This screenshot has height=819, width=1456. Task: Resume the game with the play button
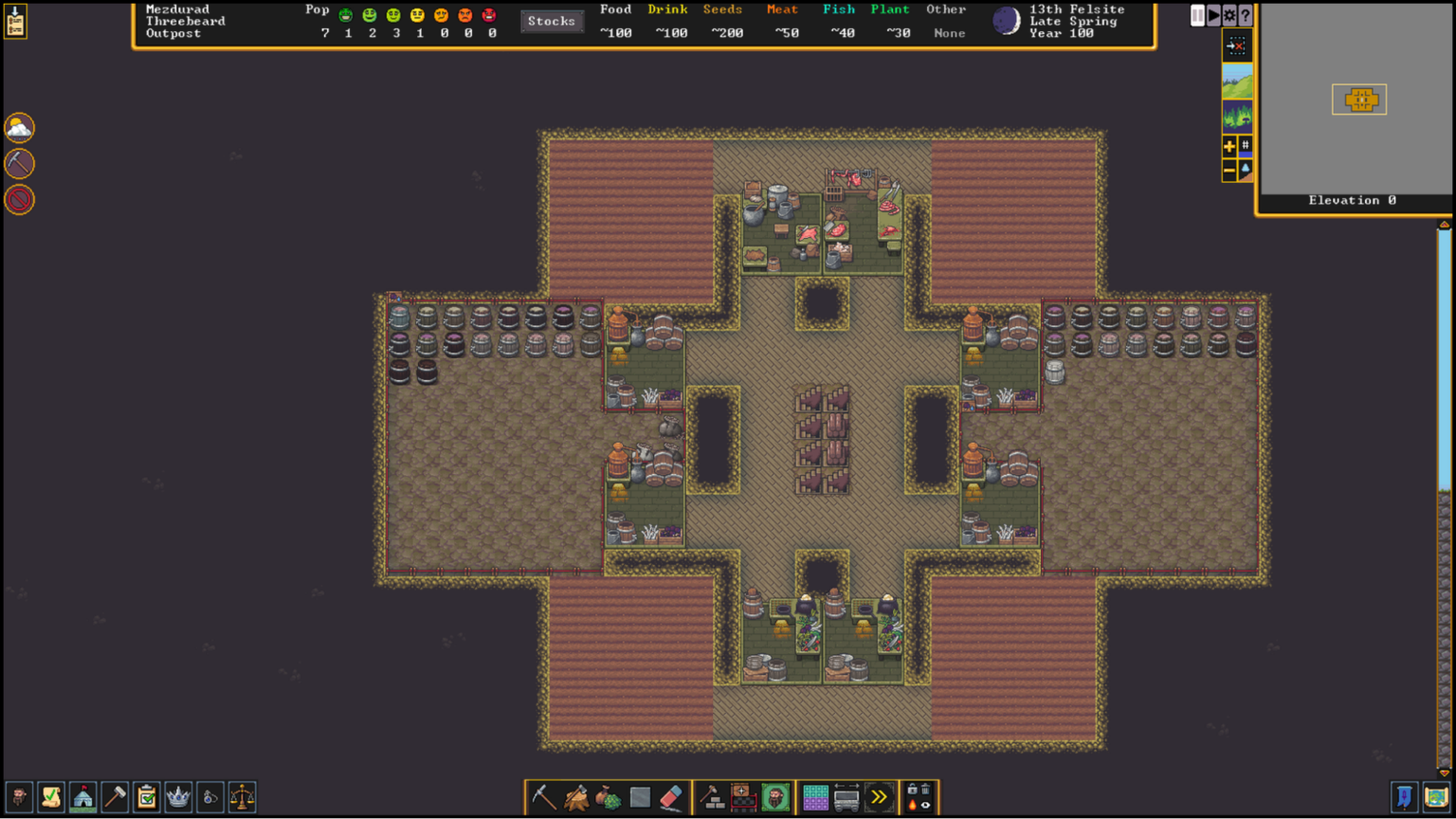[x=1213, y=15]
